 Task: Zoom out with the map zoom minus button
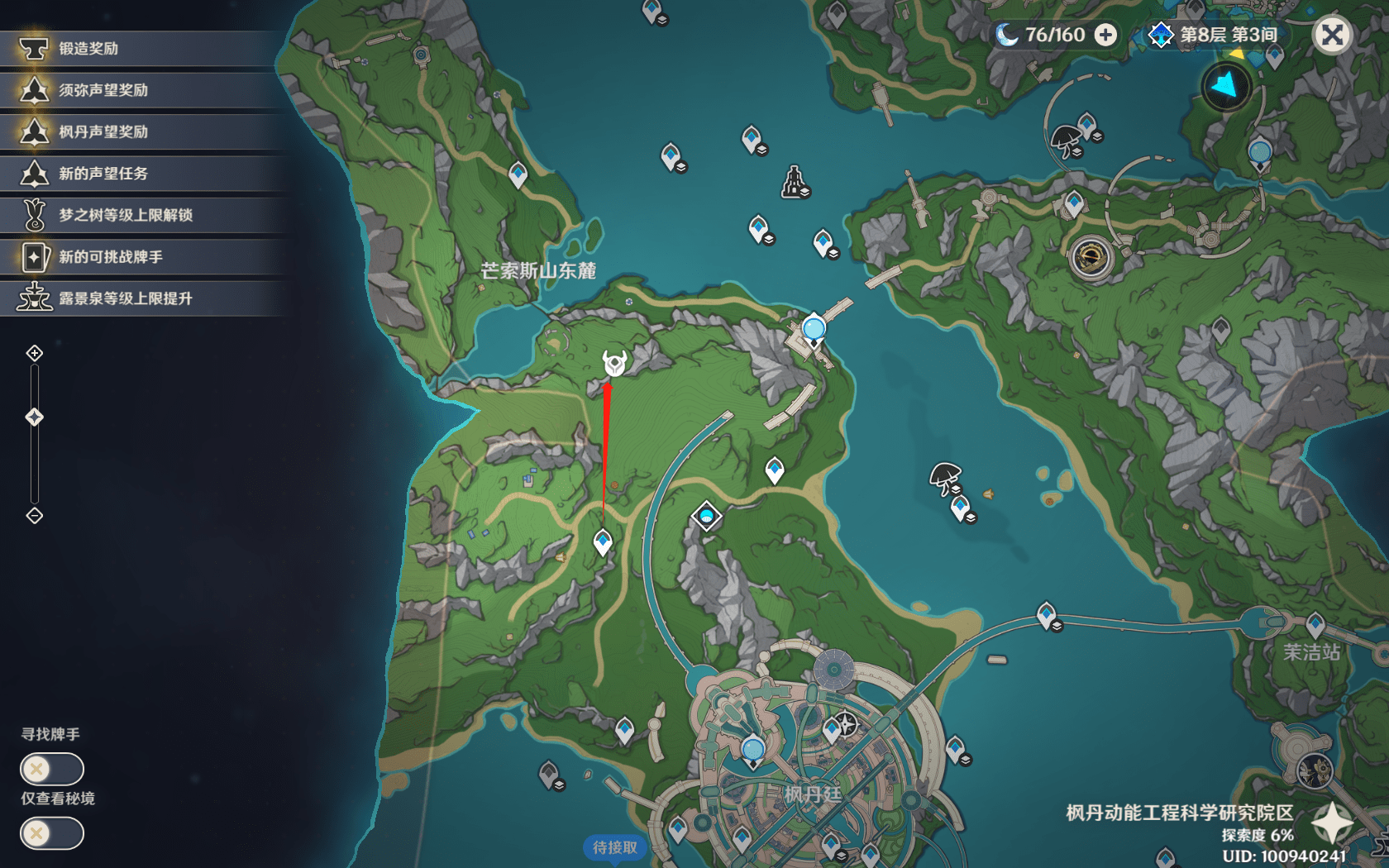coord(35,516)
